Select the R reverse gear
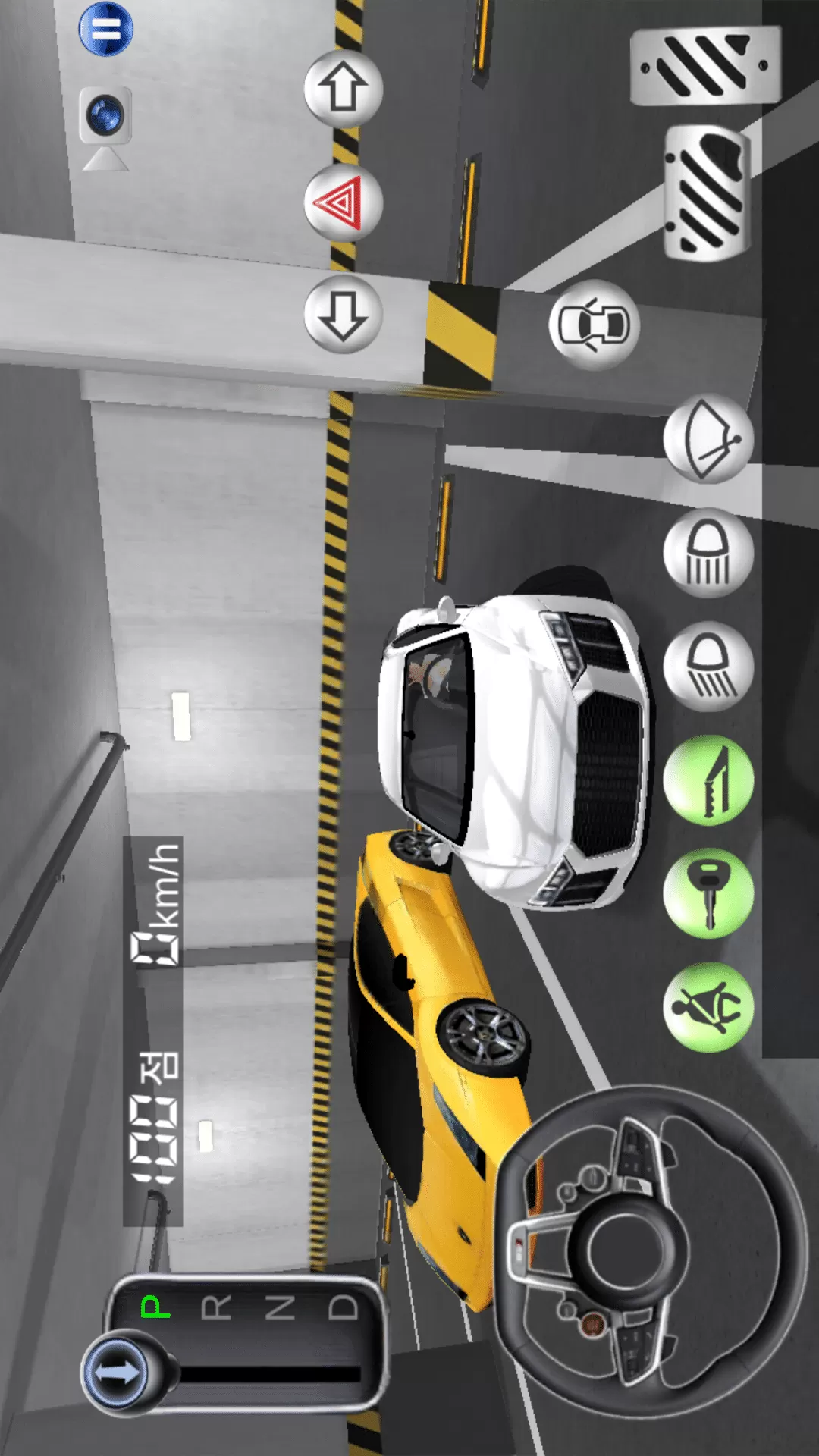Screen dimensions: 819x1456 click(217, 1307)
